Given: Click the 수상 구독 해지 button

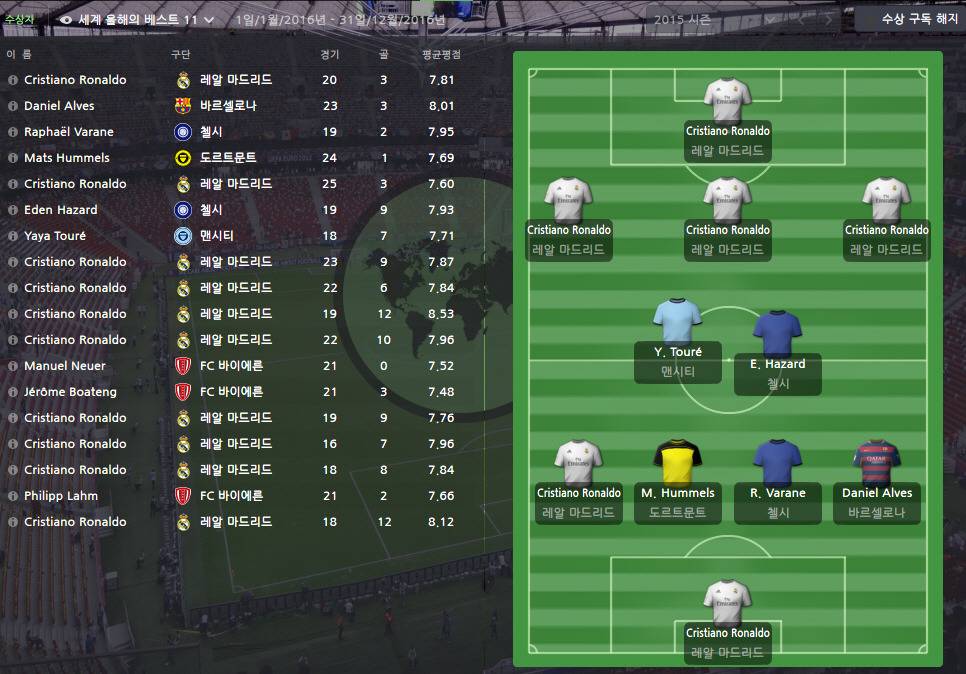Looking at the screenshot, I should [912, 19].
